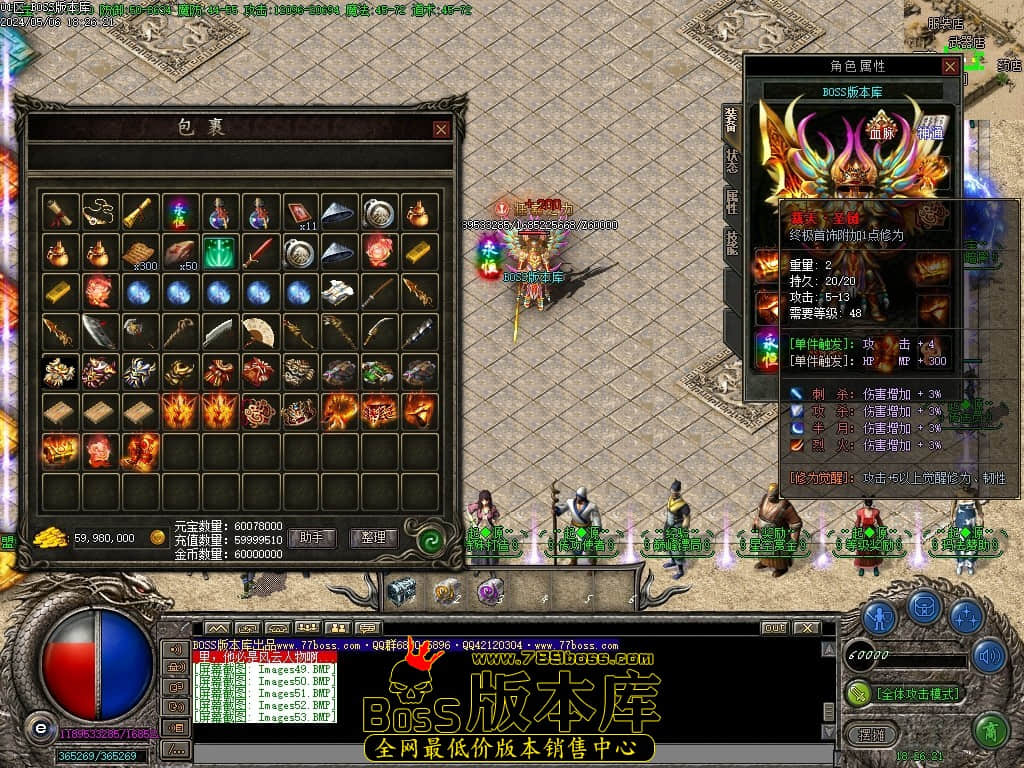Switch to the 状态 tab
Viewport: 1024px width, 768px height.
pos(732,163)
